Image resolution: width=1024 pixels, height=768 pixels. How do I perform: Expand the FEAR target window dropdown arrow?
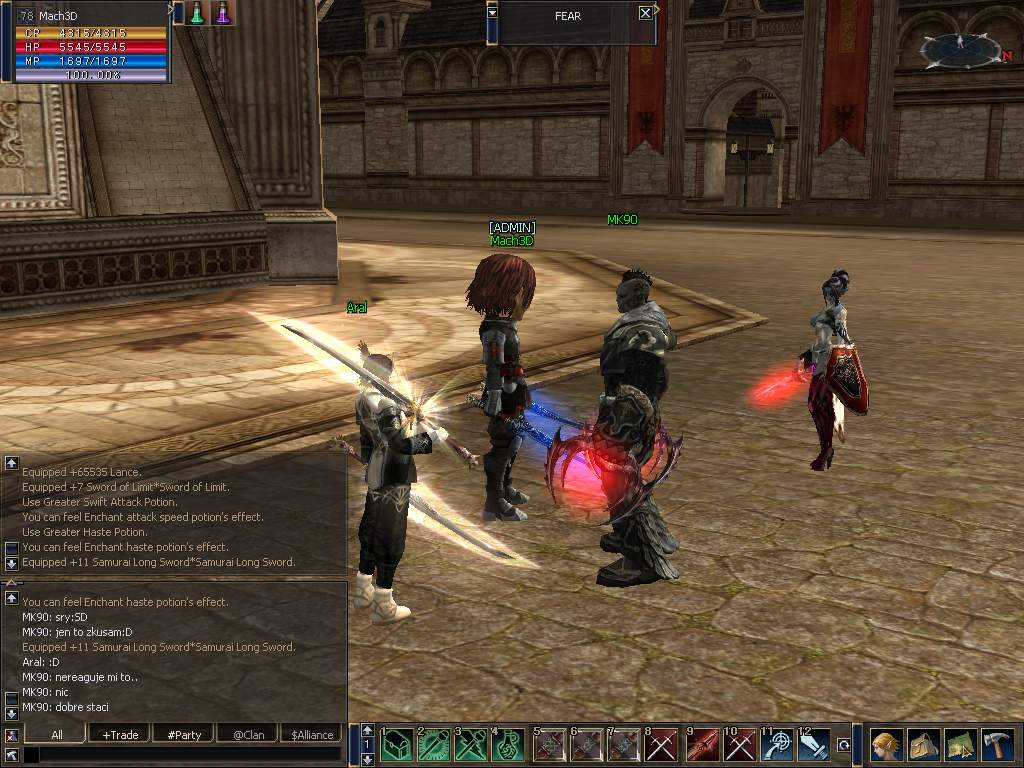point(492,13)
